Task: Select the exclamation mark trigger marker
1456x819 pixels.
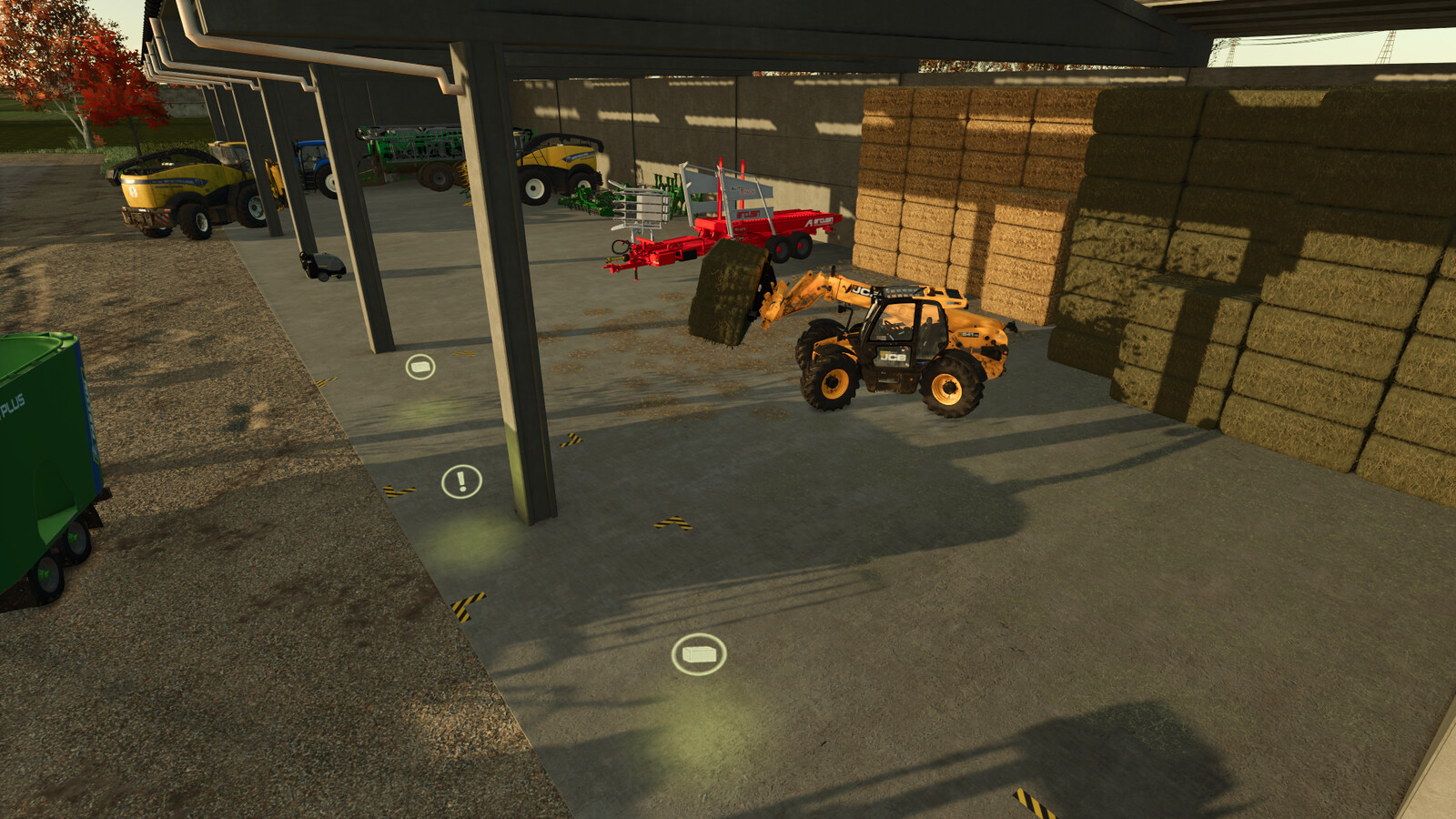Action: pyautogui.click(x=461, y=481)
